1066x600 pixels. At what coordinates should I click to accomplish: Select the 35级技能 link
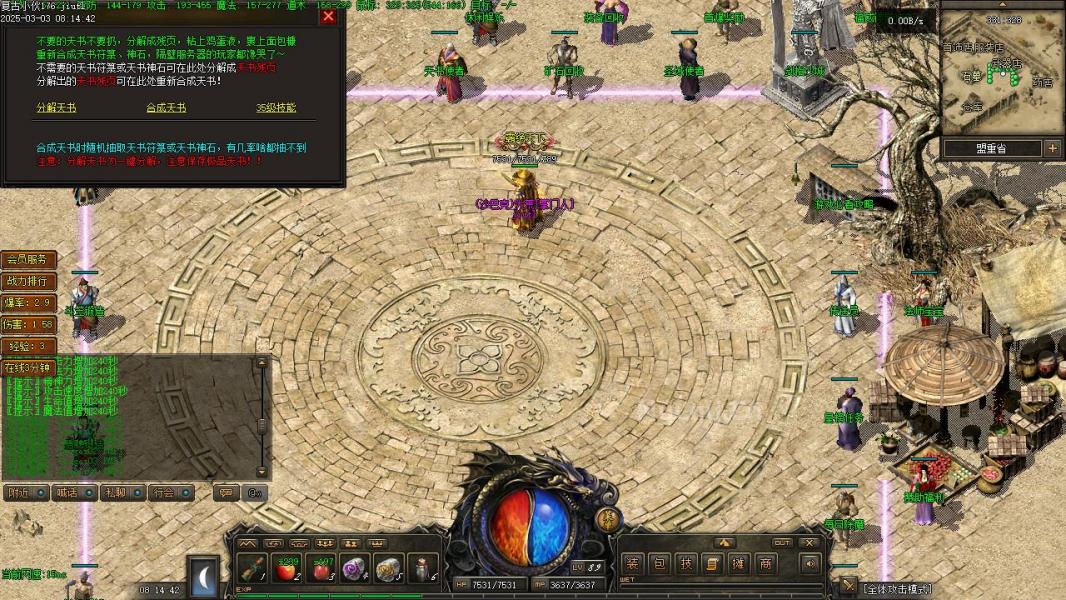tap(276, 108)
